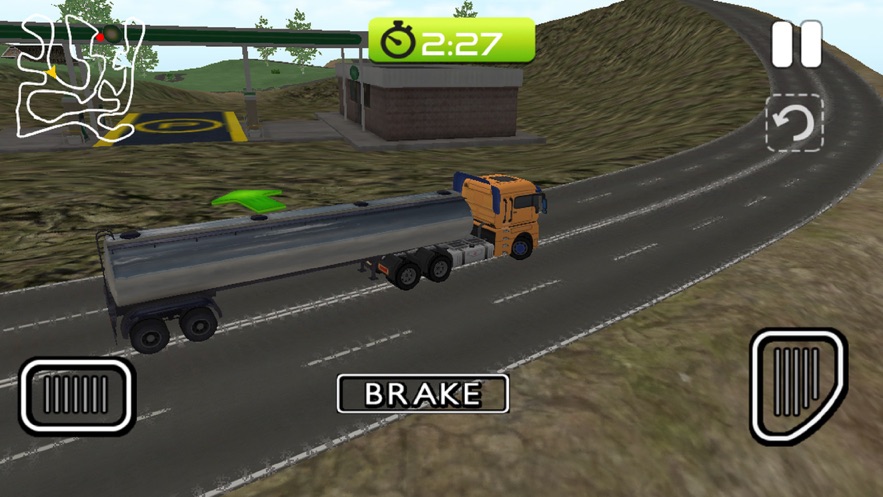This screenshot has width=883, height=497.
Task: Hit the BRAKE button
Action: point(423,393)
